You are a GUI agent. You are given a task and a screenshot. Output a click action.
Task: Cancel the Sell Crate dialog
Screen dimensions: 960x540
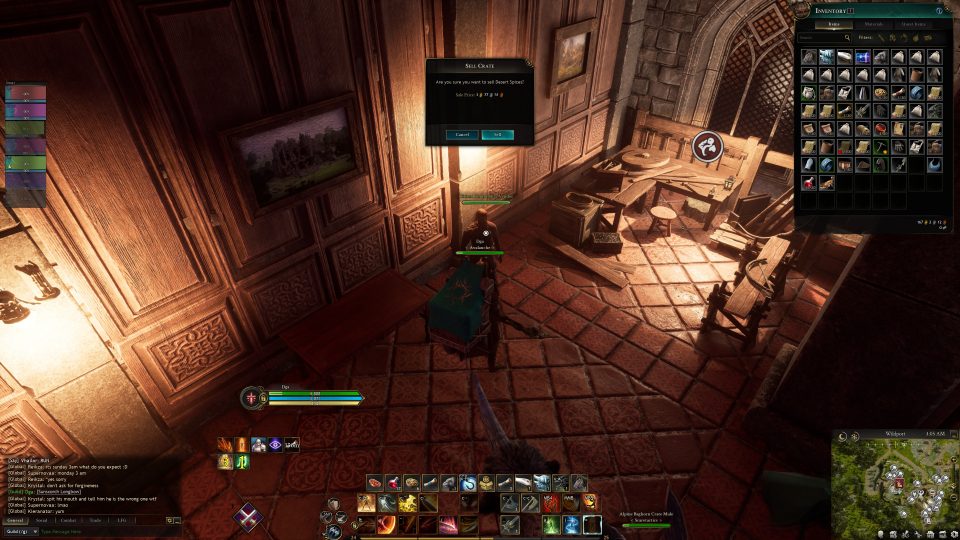click(462, 133)
